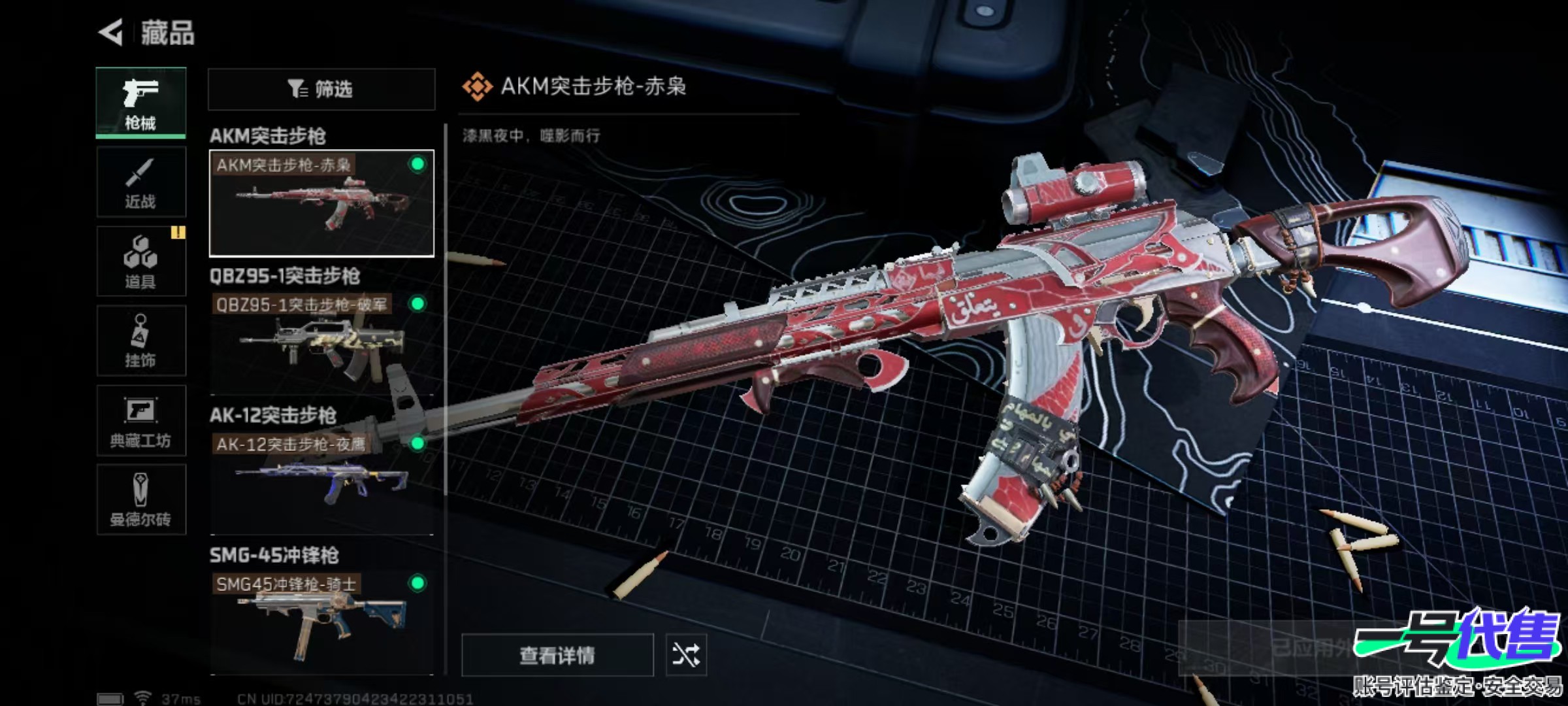This screenshot has width=1568, height=706.
Task: Pick the AK-12突击步枪-夜鹰 skin card
Action: click(x=321, y=482)
